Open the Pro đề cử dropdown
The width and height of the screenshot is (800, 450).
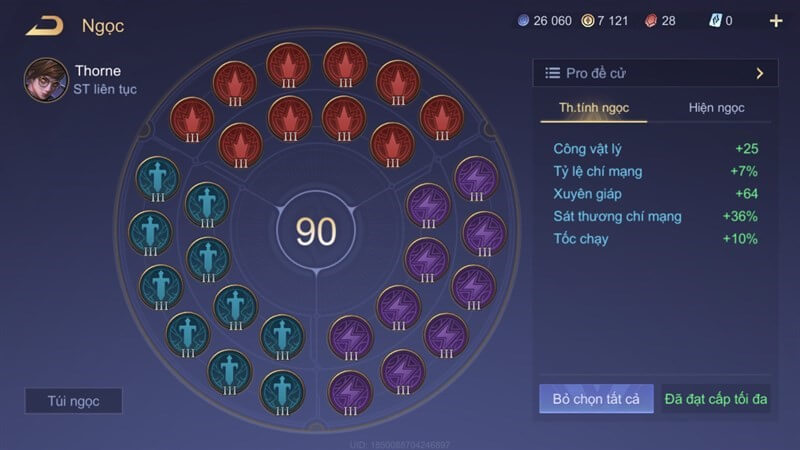click(655, 73)
